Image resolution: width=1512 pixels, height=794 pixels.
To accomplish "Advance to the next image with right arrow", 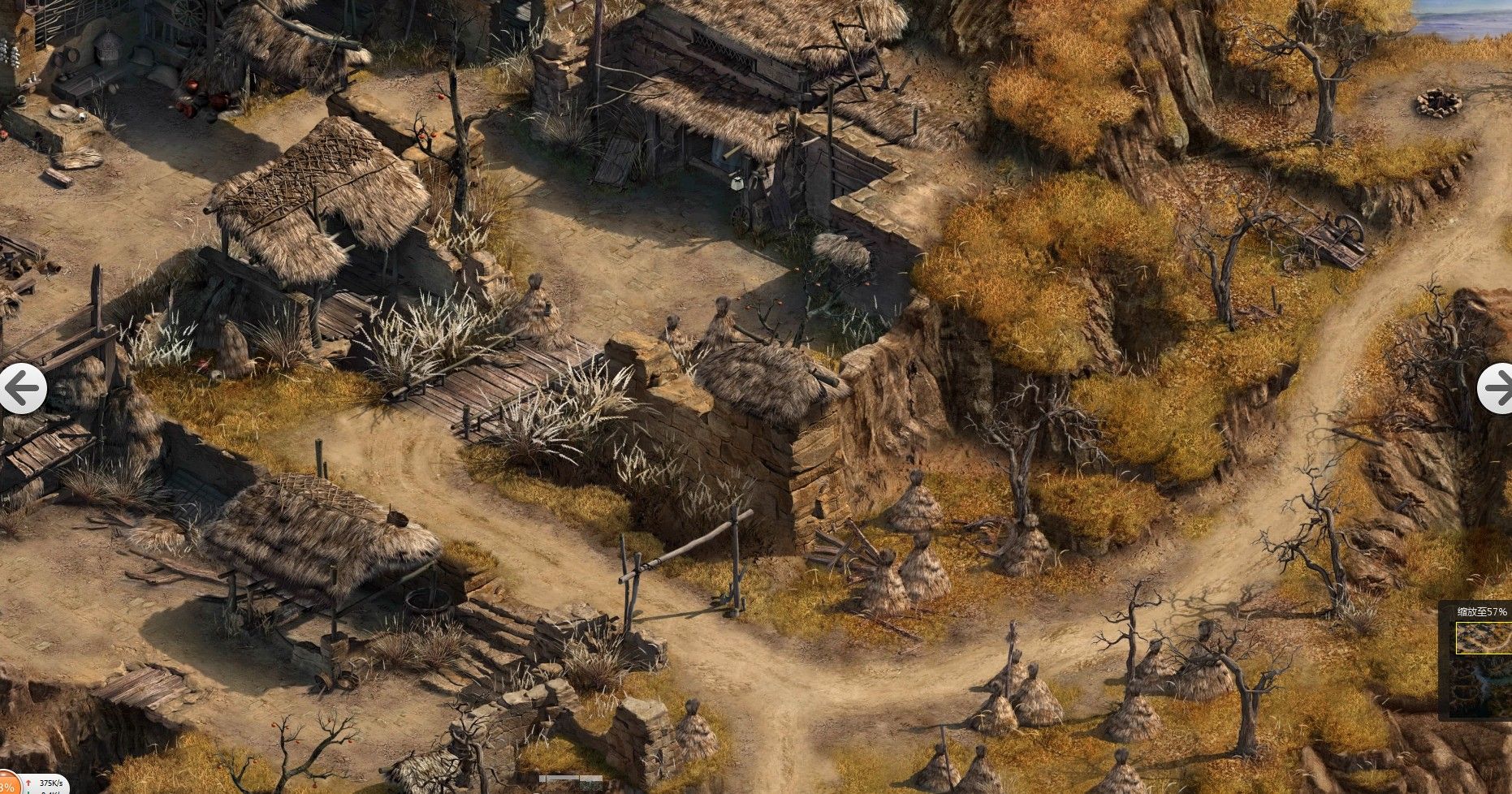I will [1496, 389].
